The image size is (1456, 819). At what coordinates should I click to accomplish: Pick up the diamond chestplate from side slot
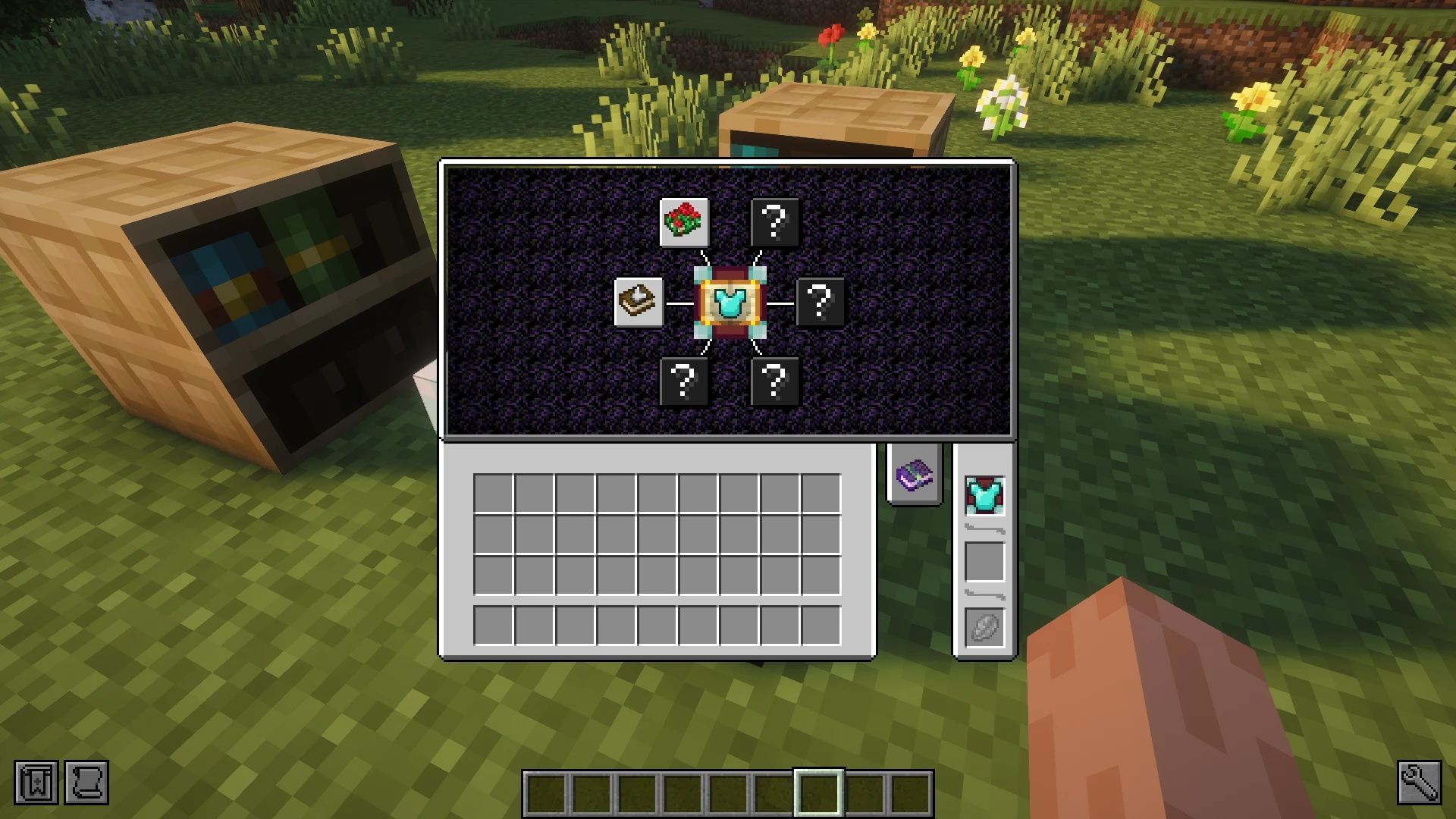click(x=984, y=496)
